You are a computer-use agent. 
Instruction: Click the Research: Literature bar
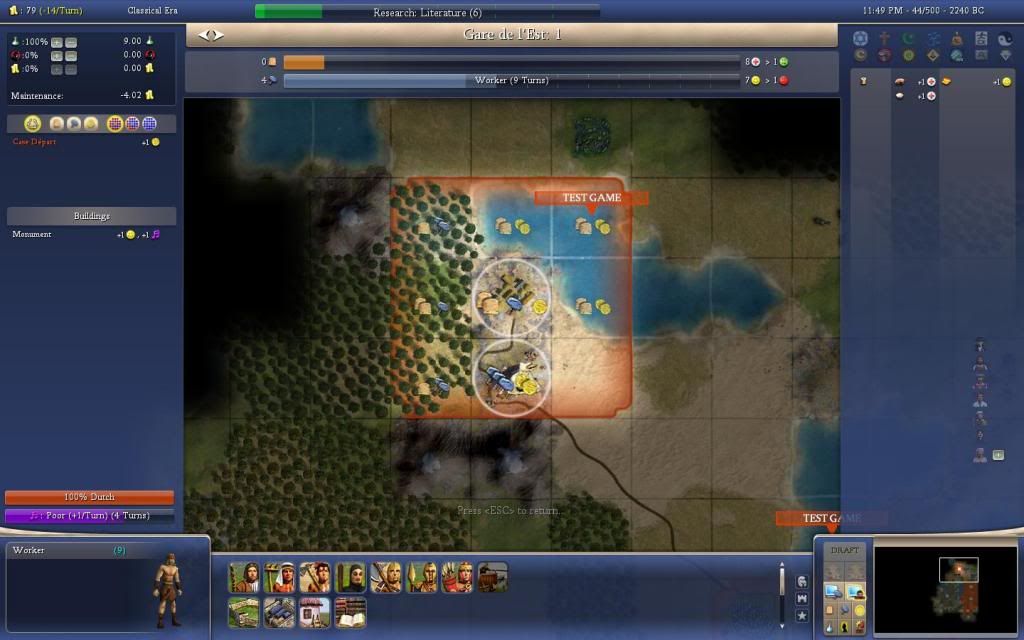click(x=427, y=12)
